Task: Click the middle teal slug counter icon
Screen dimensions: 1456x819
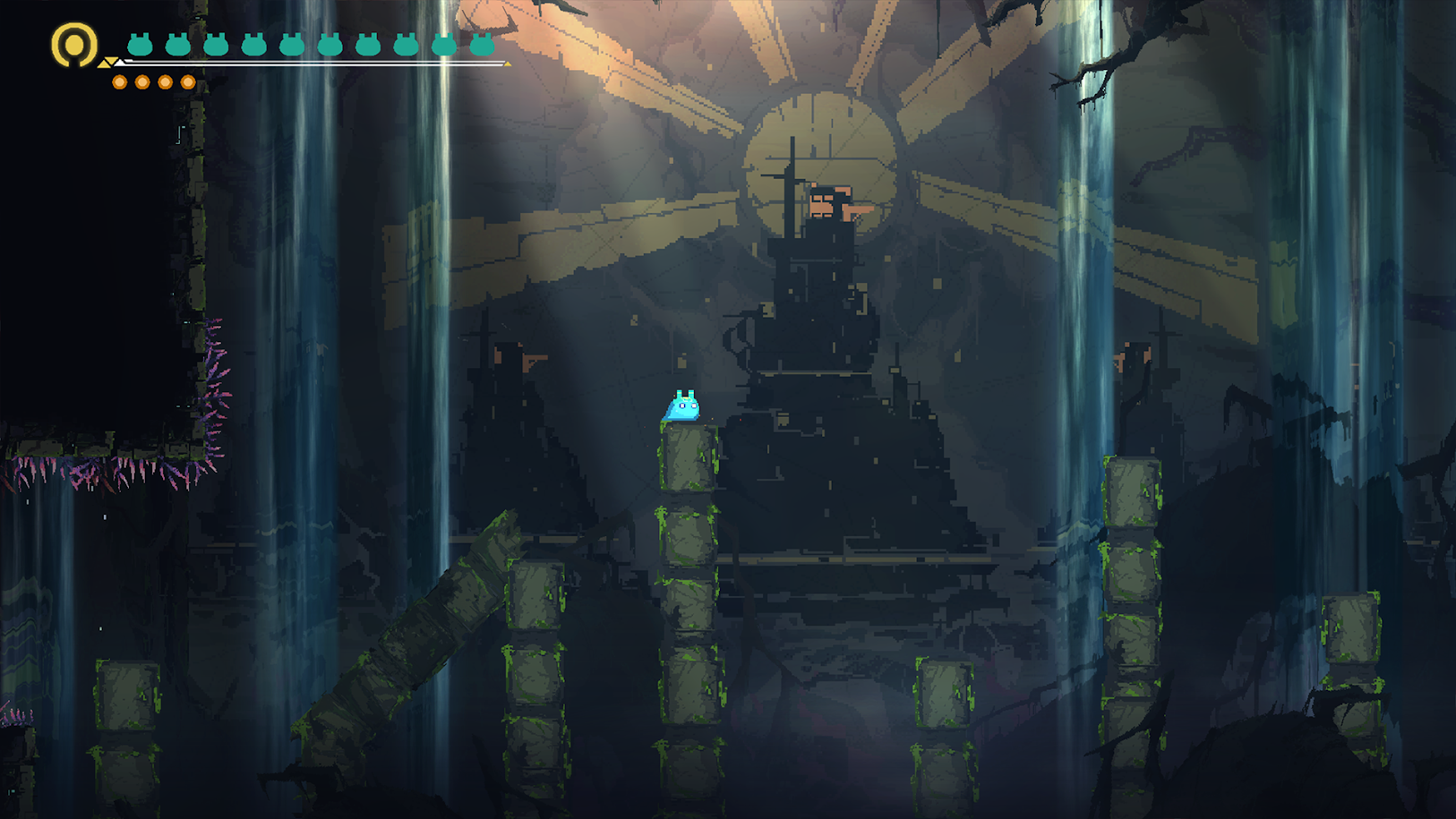Action: pyautogui.click(x=328, y=44)
